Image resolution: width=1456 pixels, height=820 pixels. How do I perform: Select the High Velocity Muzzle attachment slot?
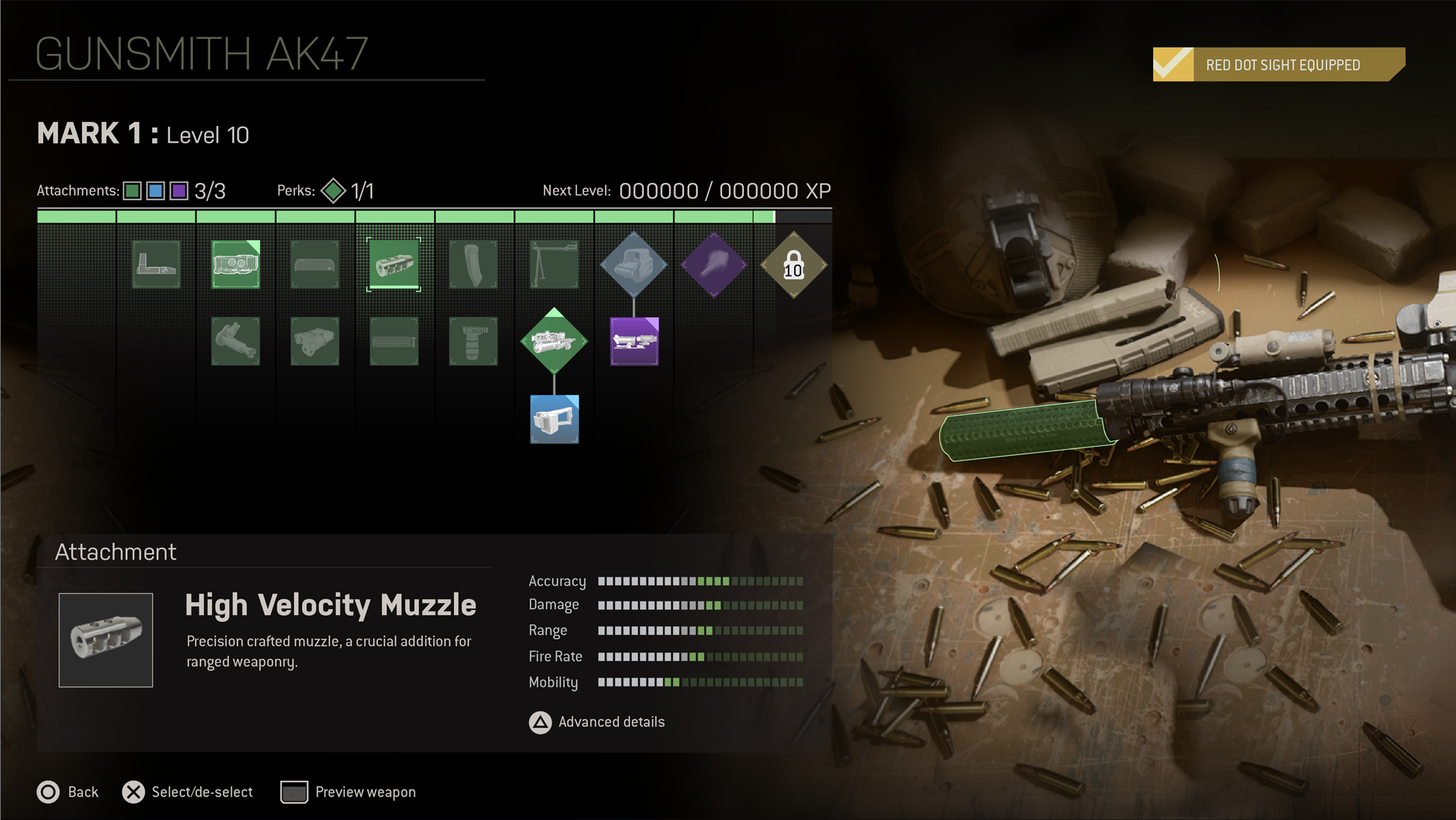click(x=394, y=265)
